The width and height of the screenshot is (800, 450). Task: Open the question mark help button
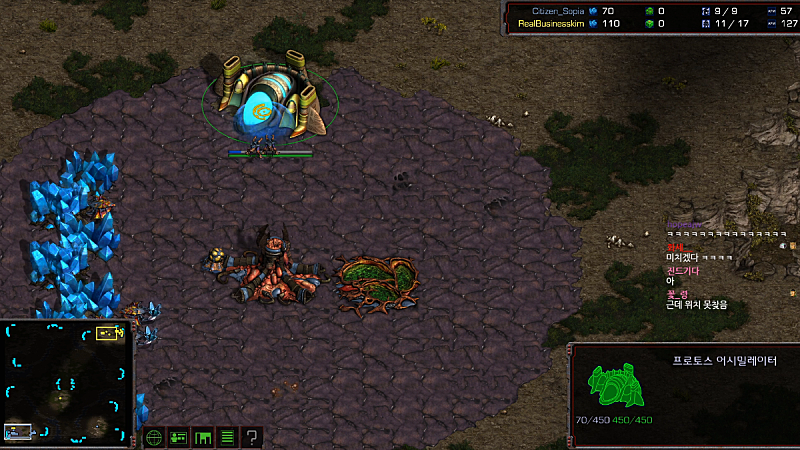[x=252, y=437]
